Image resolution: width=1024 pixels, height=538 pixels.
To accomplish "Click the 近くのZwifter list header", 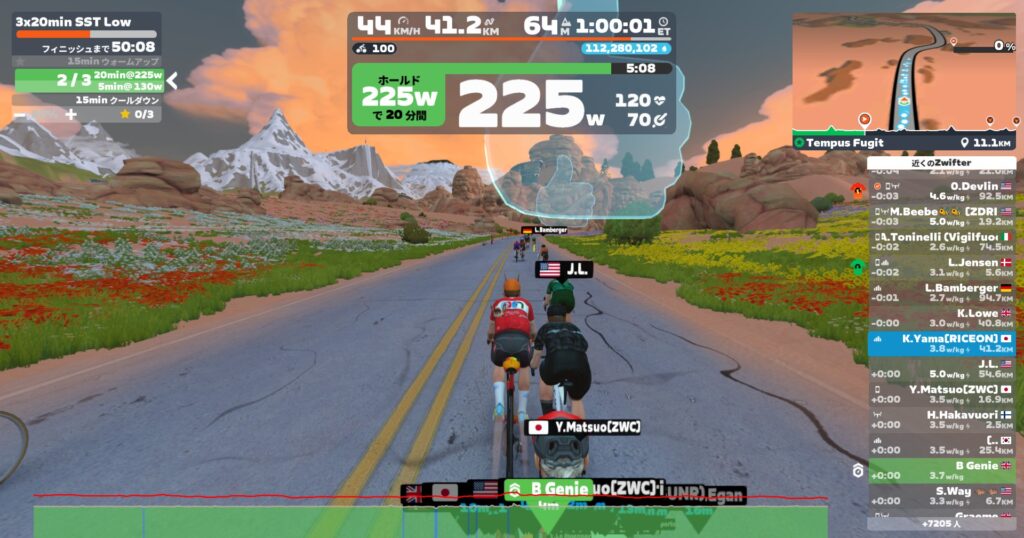I will point(939,163).
